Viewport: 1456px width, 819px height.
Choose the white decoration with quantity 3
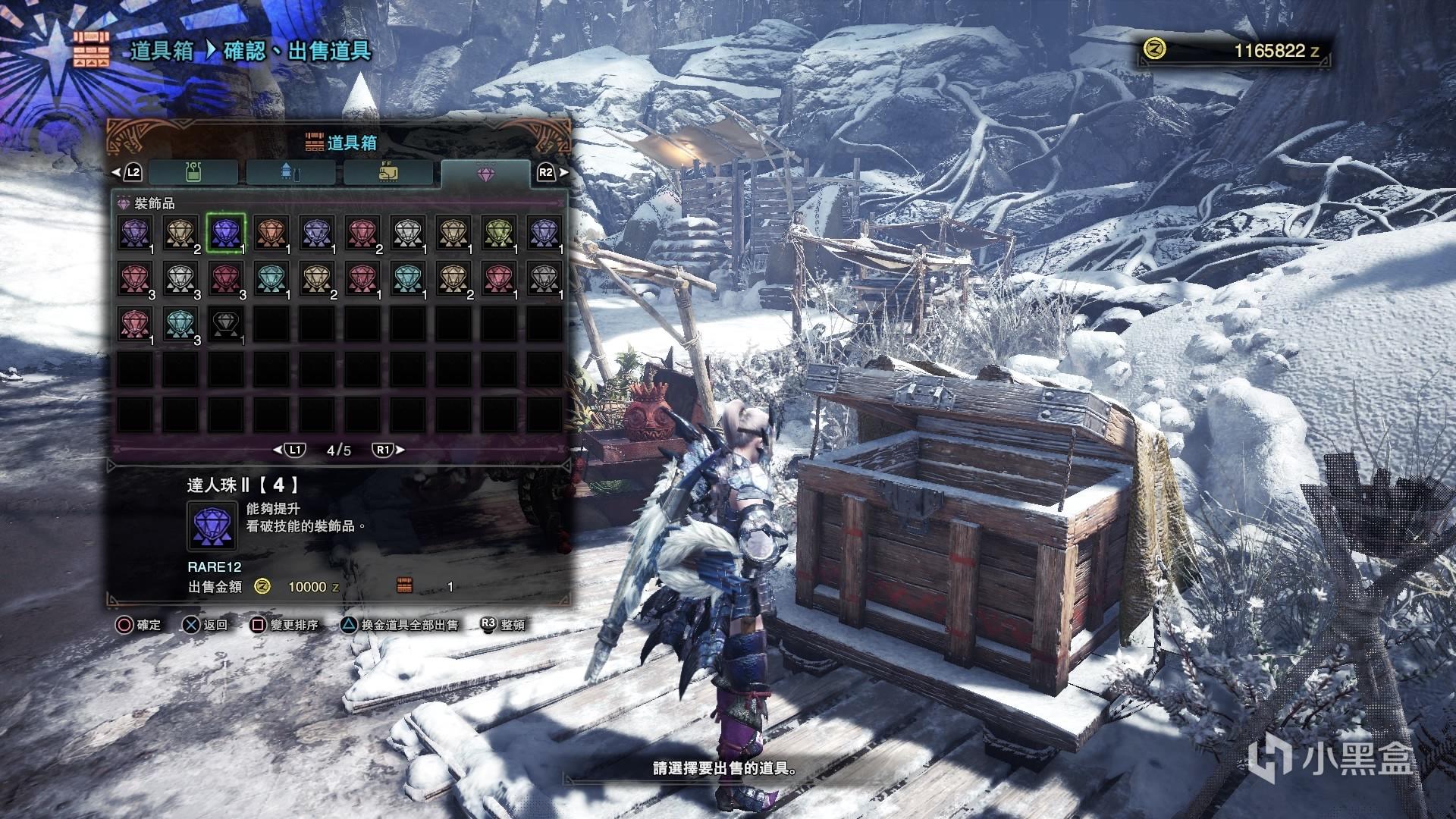pyautogui.click(x=180, y=278)
